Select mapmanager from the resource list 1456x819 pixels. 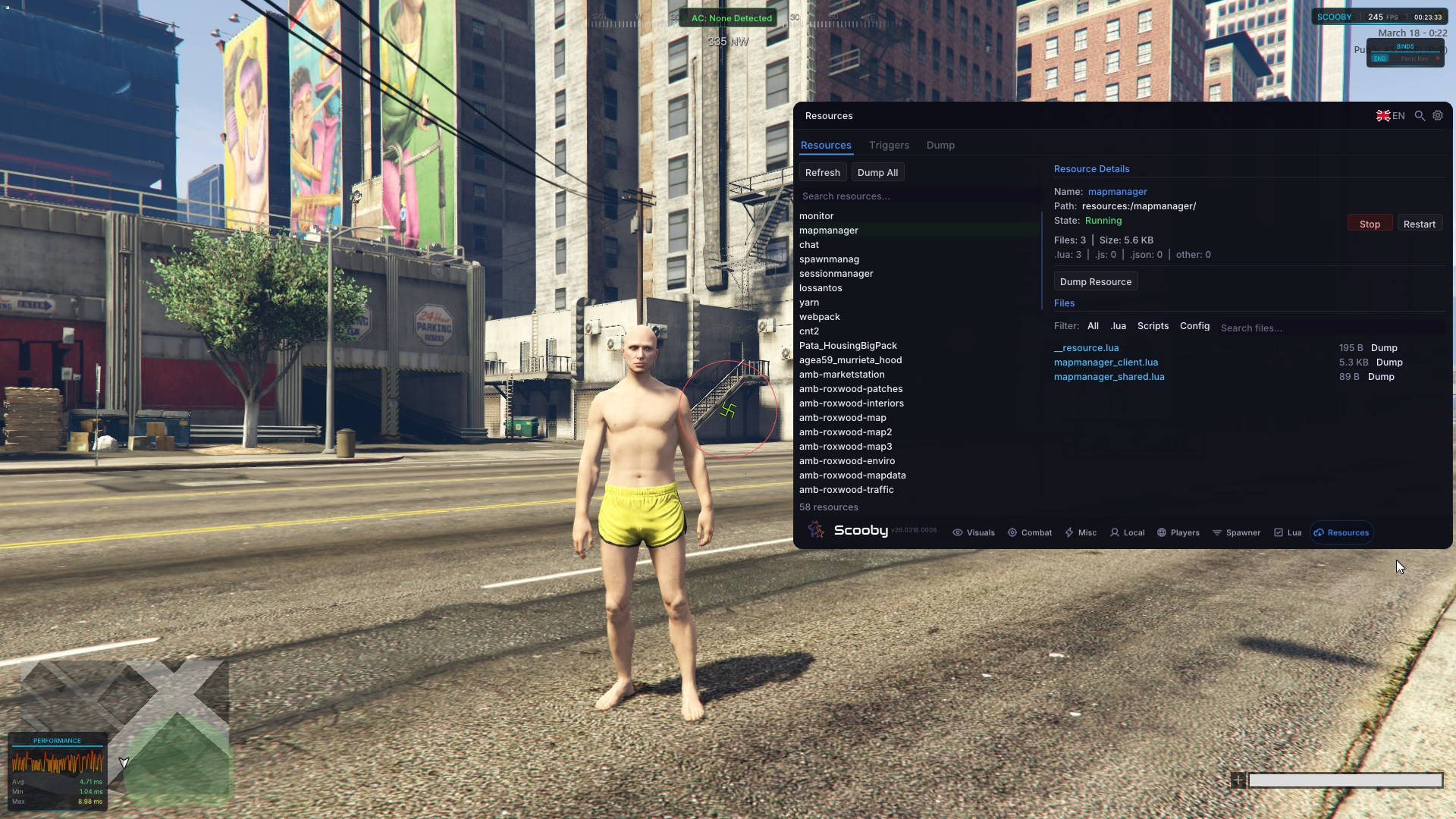pyautogui.click(x=828, y=230)
